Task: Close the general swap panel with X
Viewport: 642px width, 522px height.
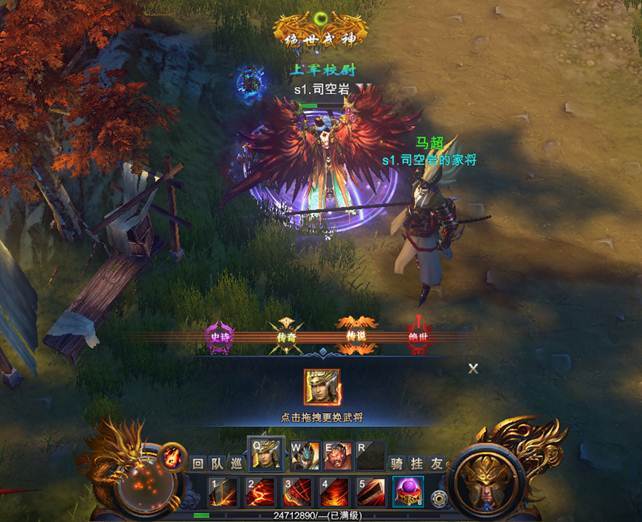Action: pos(473,368)
